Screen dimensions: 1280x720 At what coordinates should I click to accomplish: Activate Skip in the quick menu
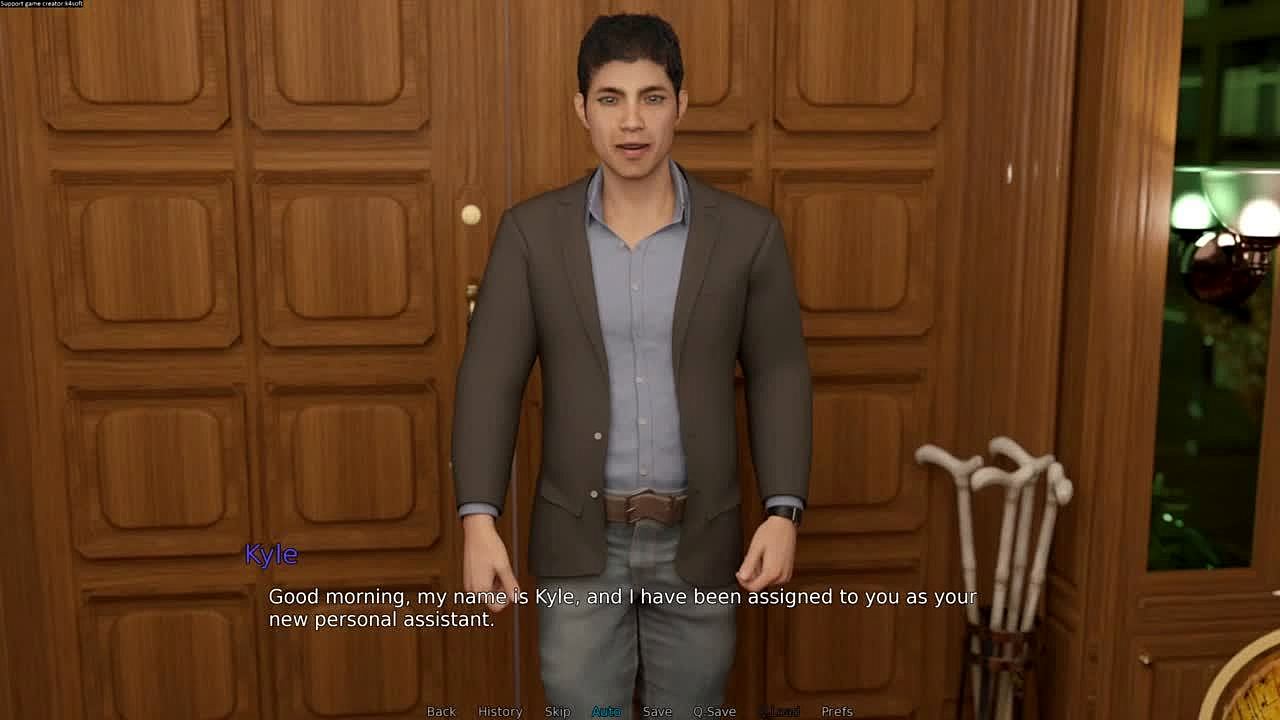557,711
